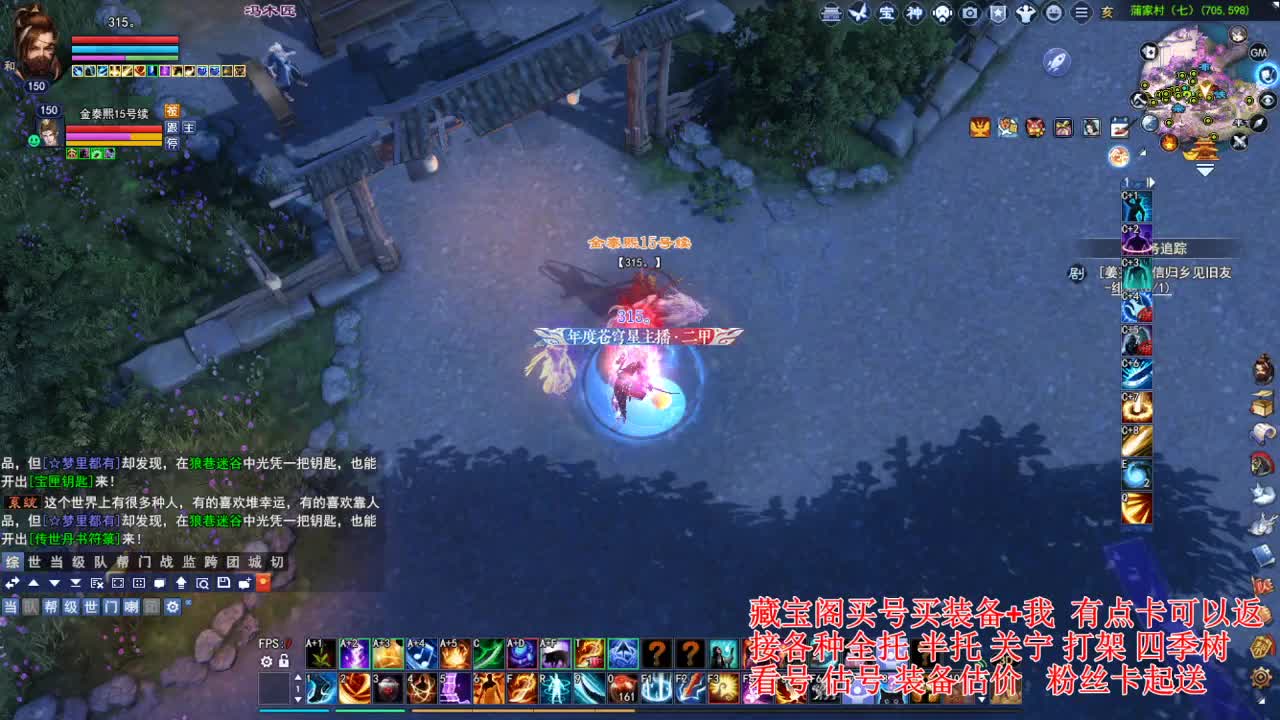
Task: Select the butterfly flight icon in top bar
Action: tap(860, 14)
